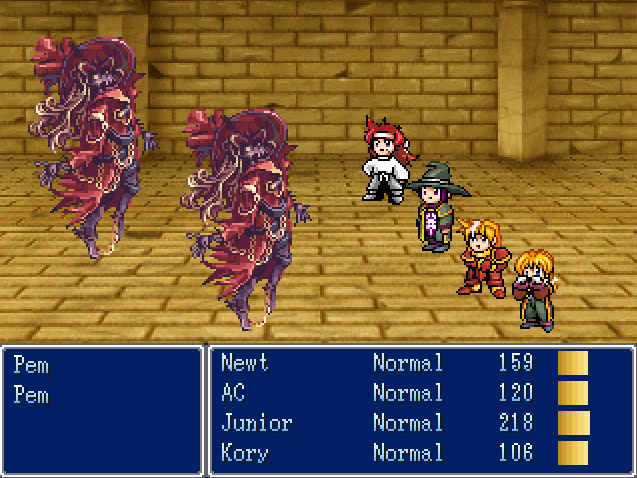Image resolution: width=637 pixels, height=478 pixels.
Task: Select Newt in the party list
Action: point(245,363)
